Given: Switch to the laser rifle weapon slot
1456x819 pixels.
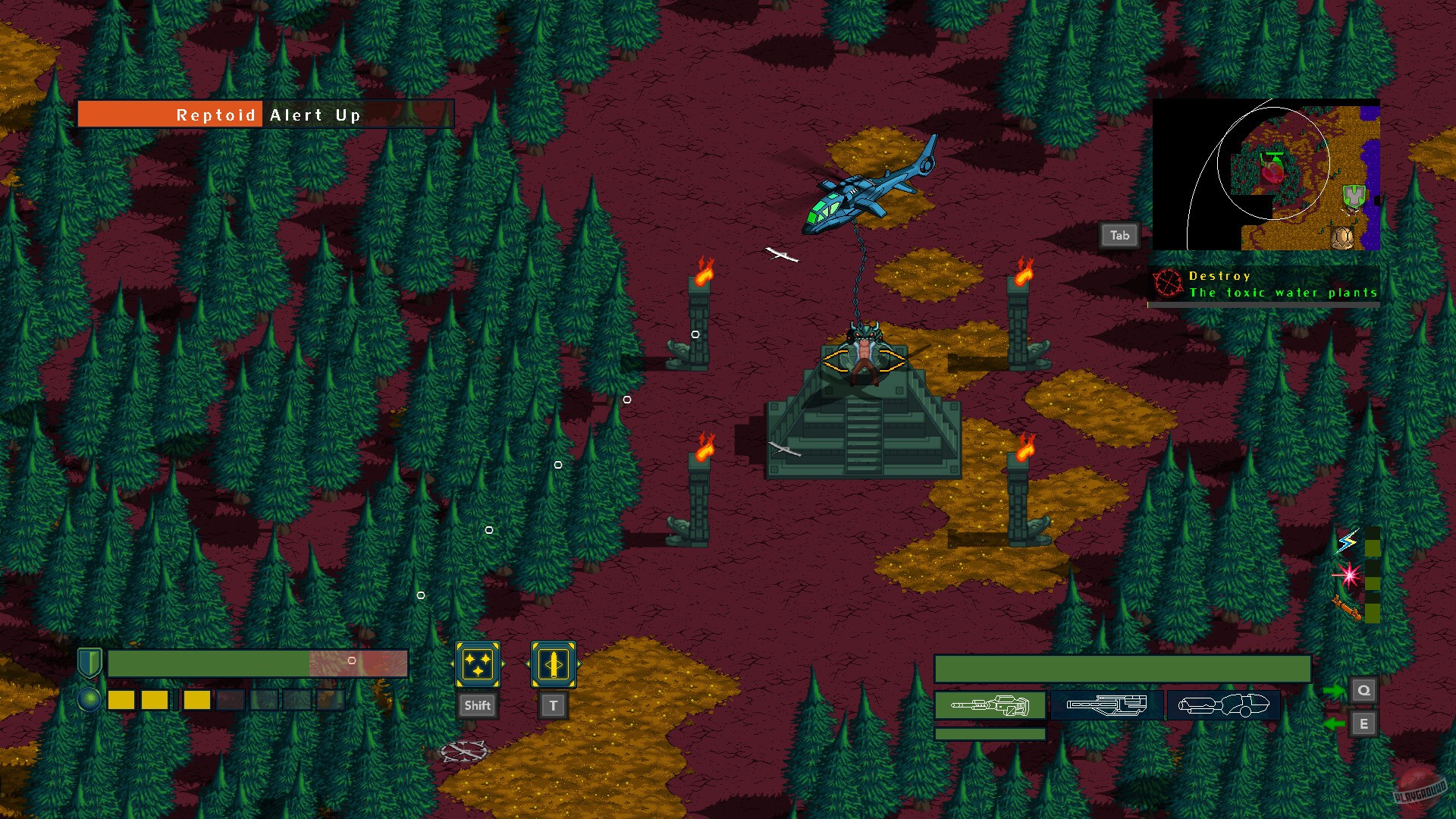Looking at the screenshot, I should (1105, 704).
